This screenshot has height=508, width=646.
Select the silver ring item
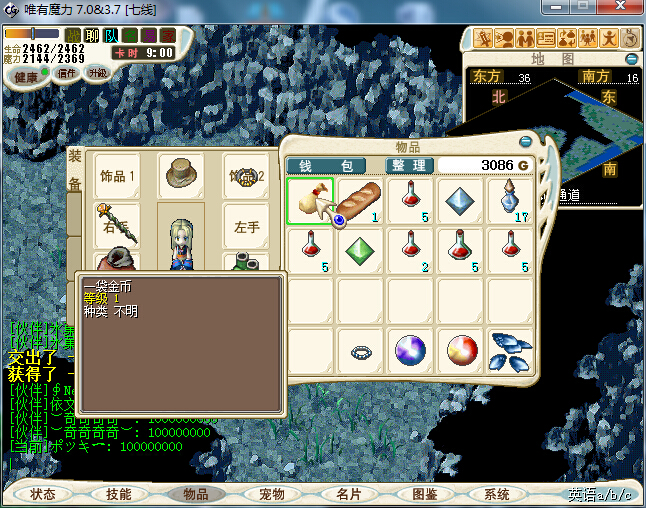pyautogui.click(x=360, y=351)
